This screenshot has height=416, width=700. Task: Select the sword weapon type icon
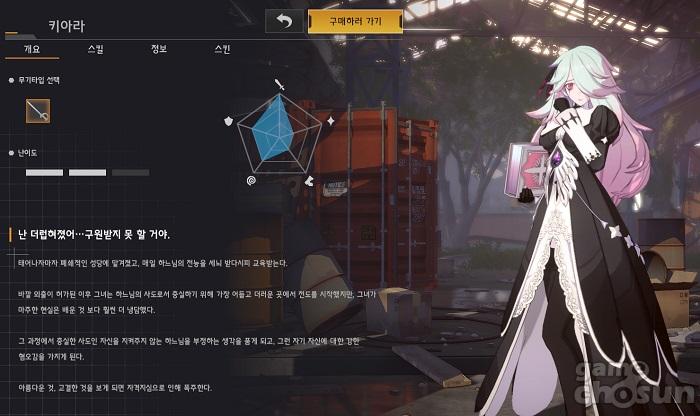[x=39, y=113]
